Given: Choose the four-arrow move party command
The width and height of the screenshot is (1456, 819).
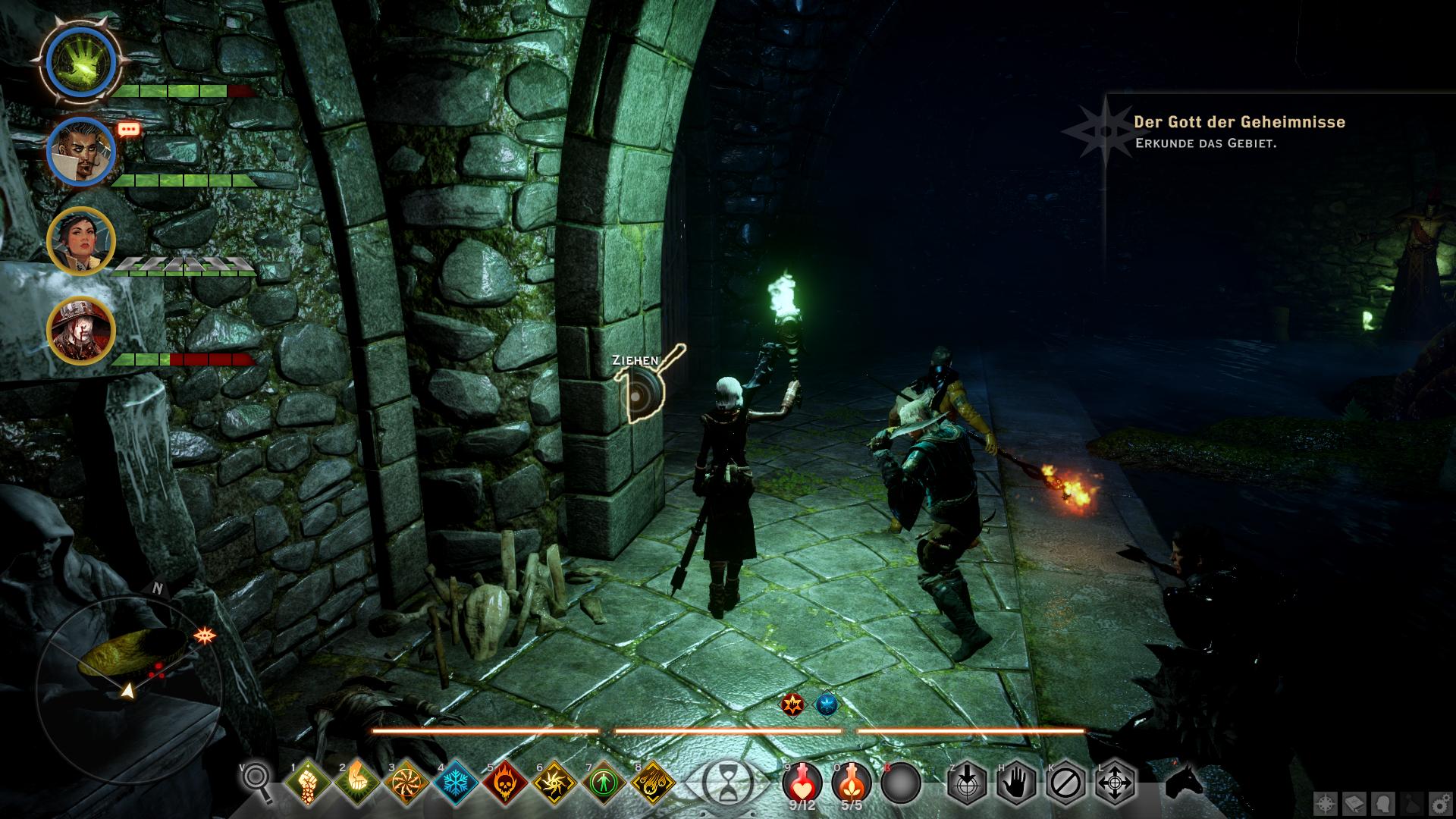Looking at the screenshot, I should click(x=1115, y=782).
